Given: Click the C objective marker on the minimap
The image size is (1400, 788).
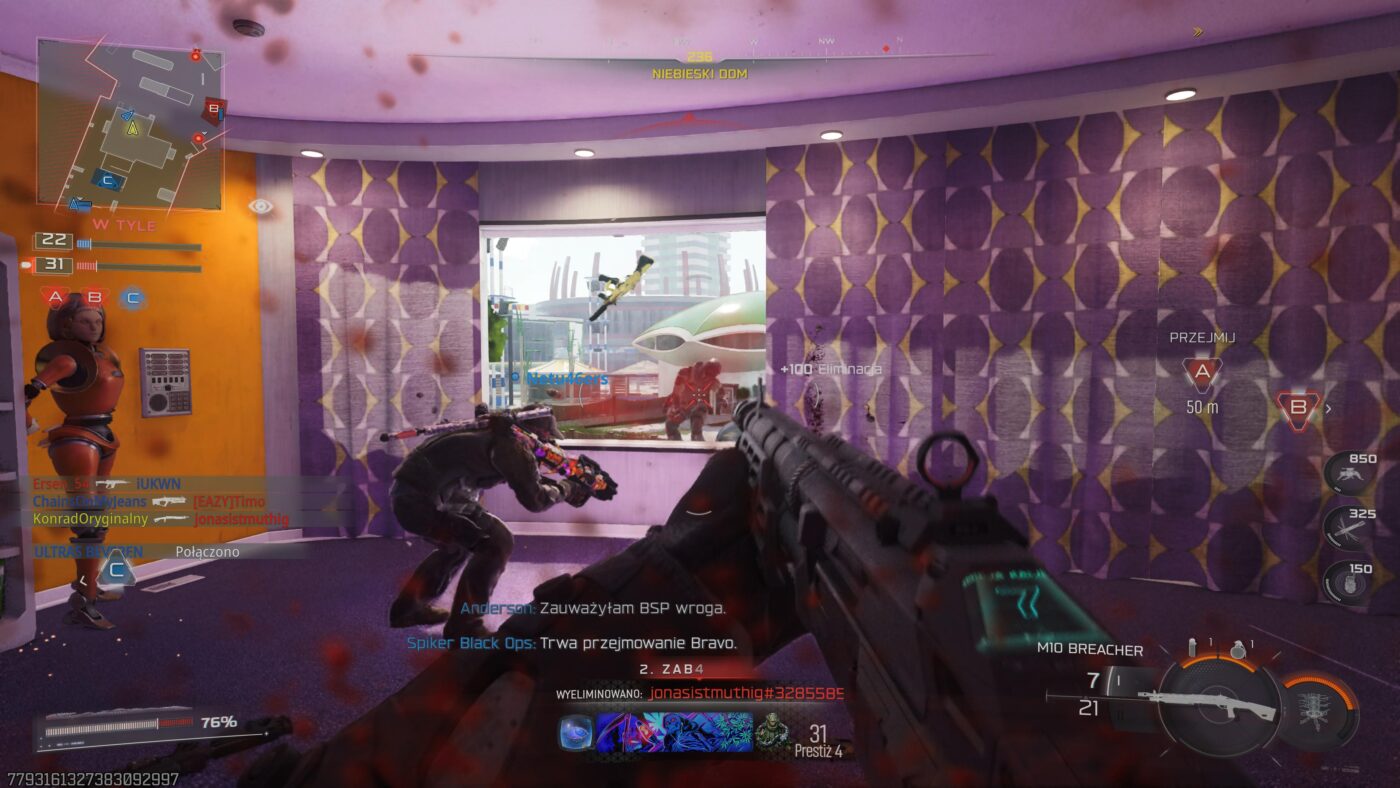Looking at the screenshot, I should coord(110,181).
